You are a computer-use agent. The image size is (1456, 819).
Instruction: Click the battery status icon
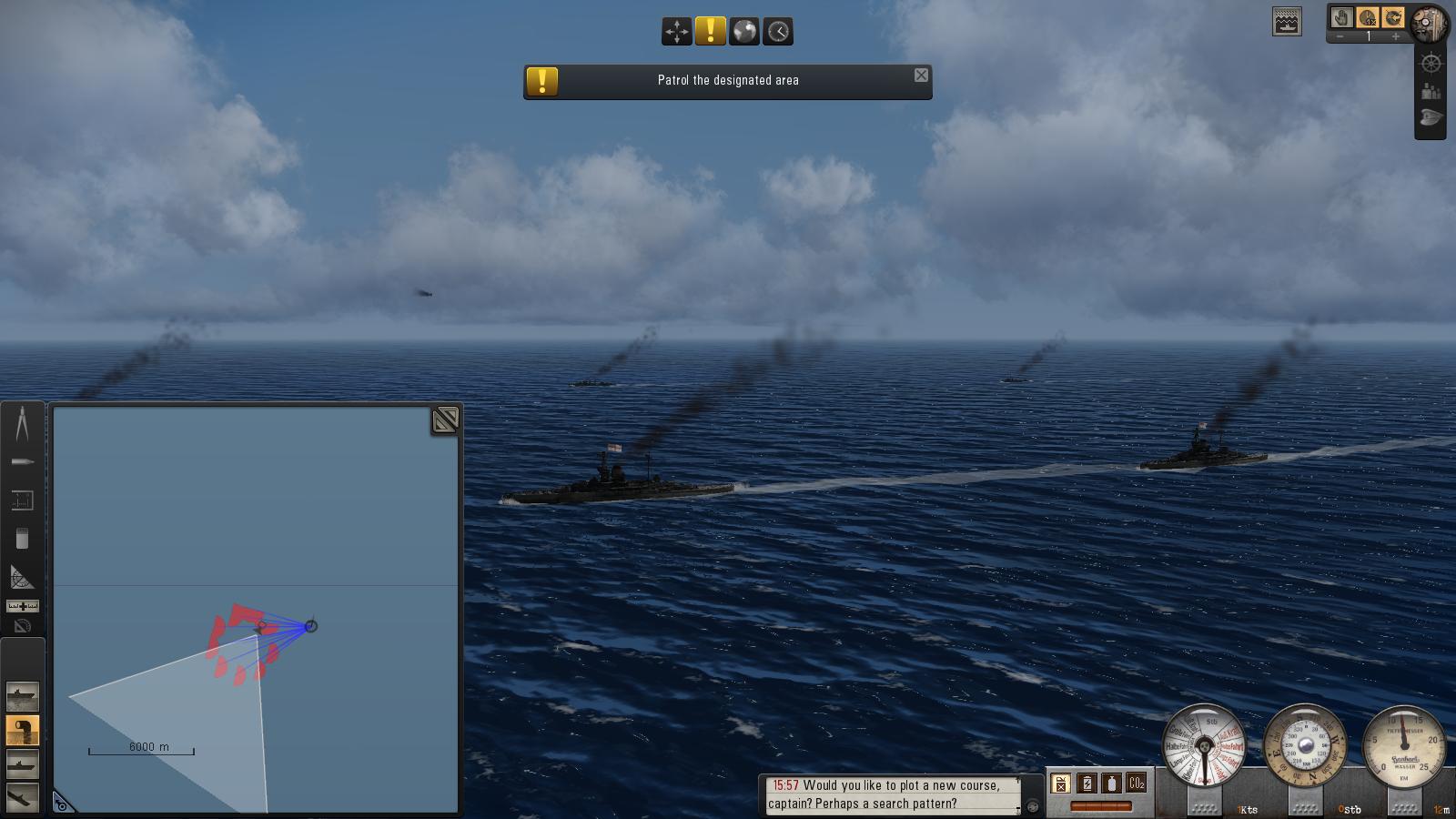(x=1087, y=783)
